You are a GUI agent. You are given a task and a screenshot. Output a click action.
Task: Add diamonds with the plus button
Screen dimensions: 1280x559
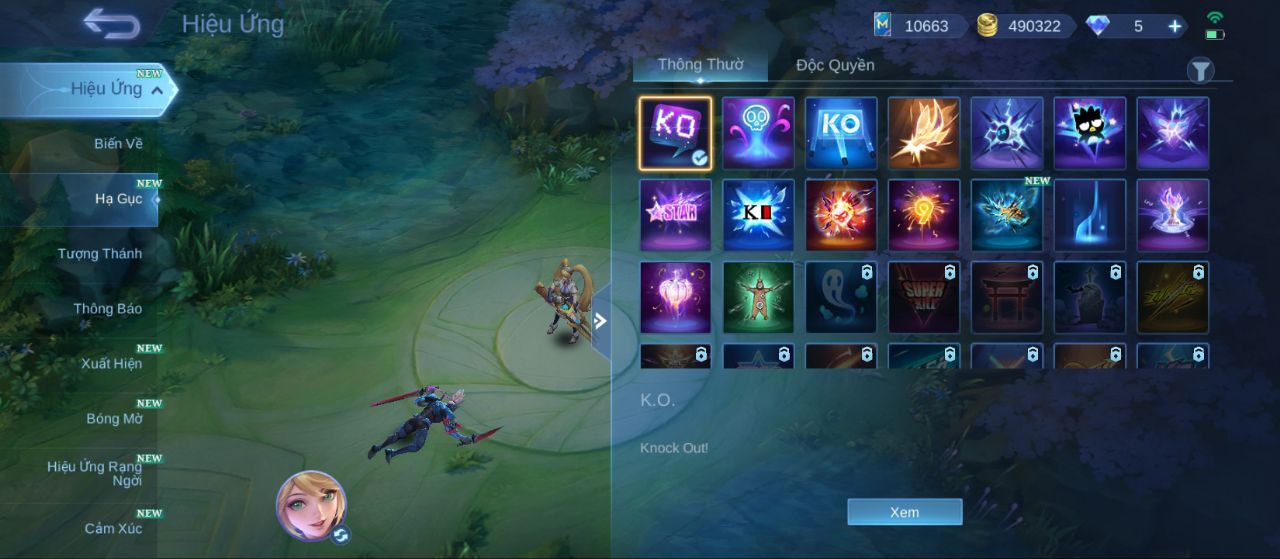click(x=1175, y=26)
